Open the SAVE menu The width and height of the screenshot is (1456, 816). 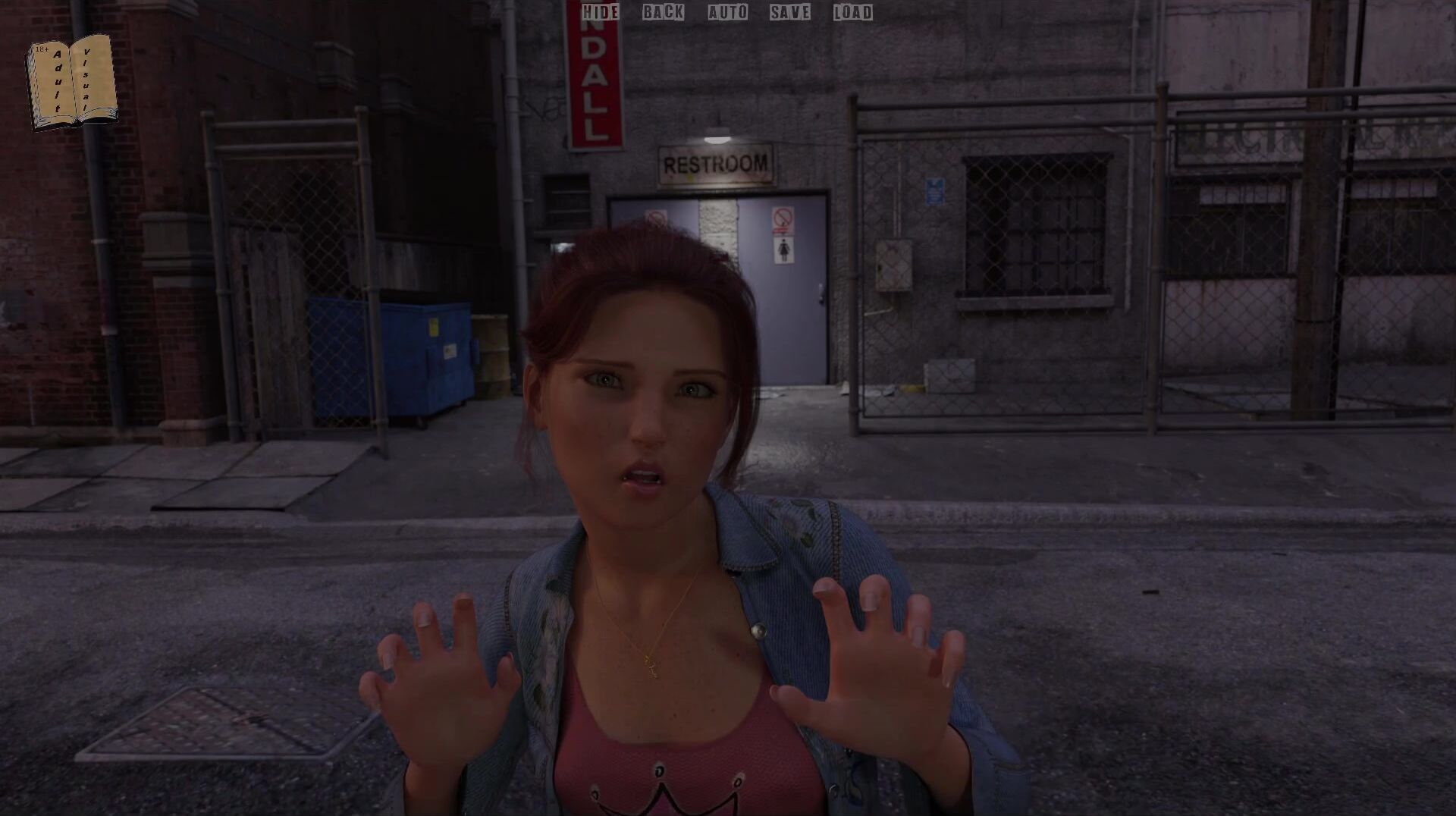(789, 12)
